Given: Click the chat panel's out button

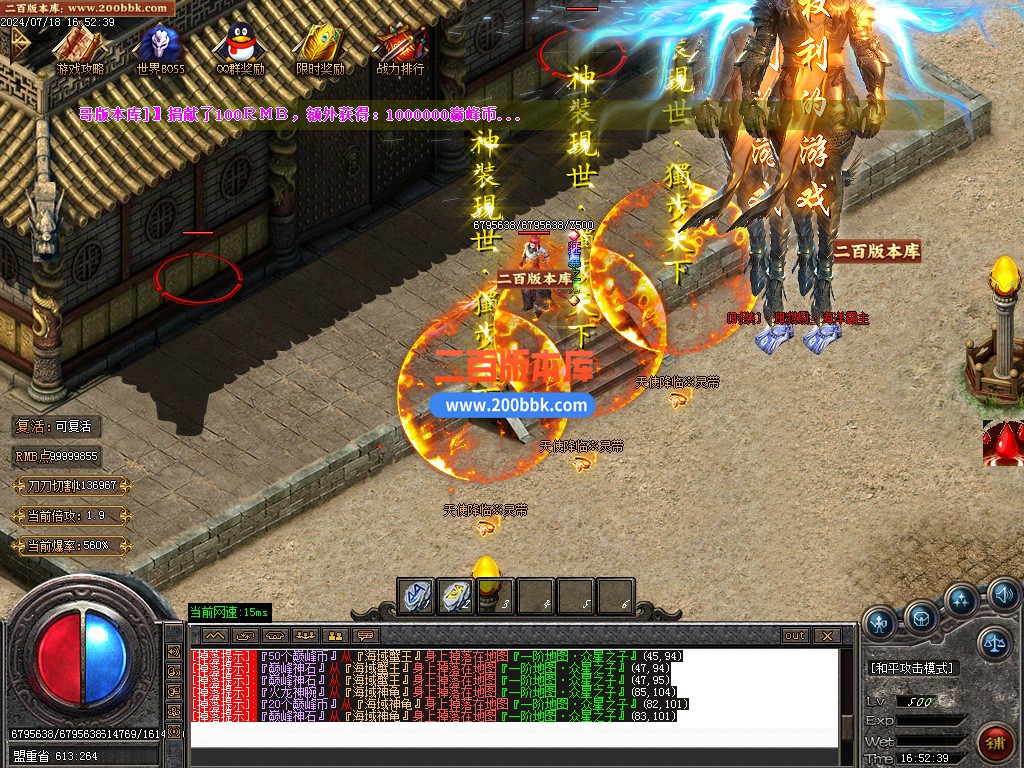Looking at the screenshot, I should (x=795, y=635).
